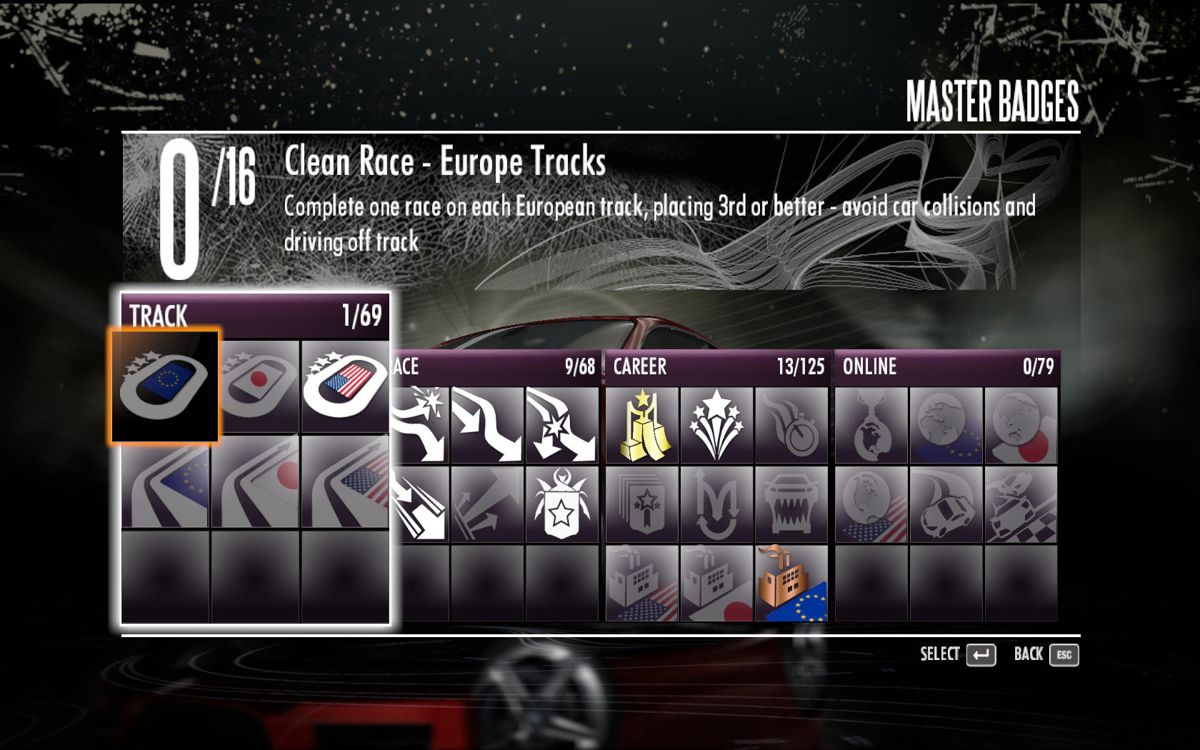Pick the Europe flag road badge

(165, 483)
